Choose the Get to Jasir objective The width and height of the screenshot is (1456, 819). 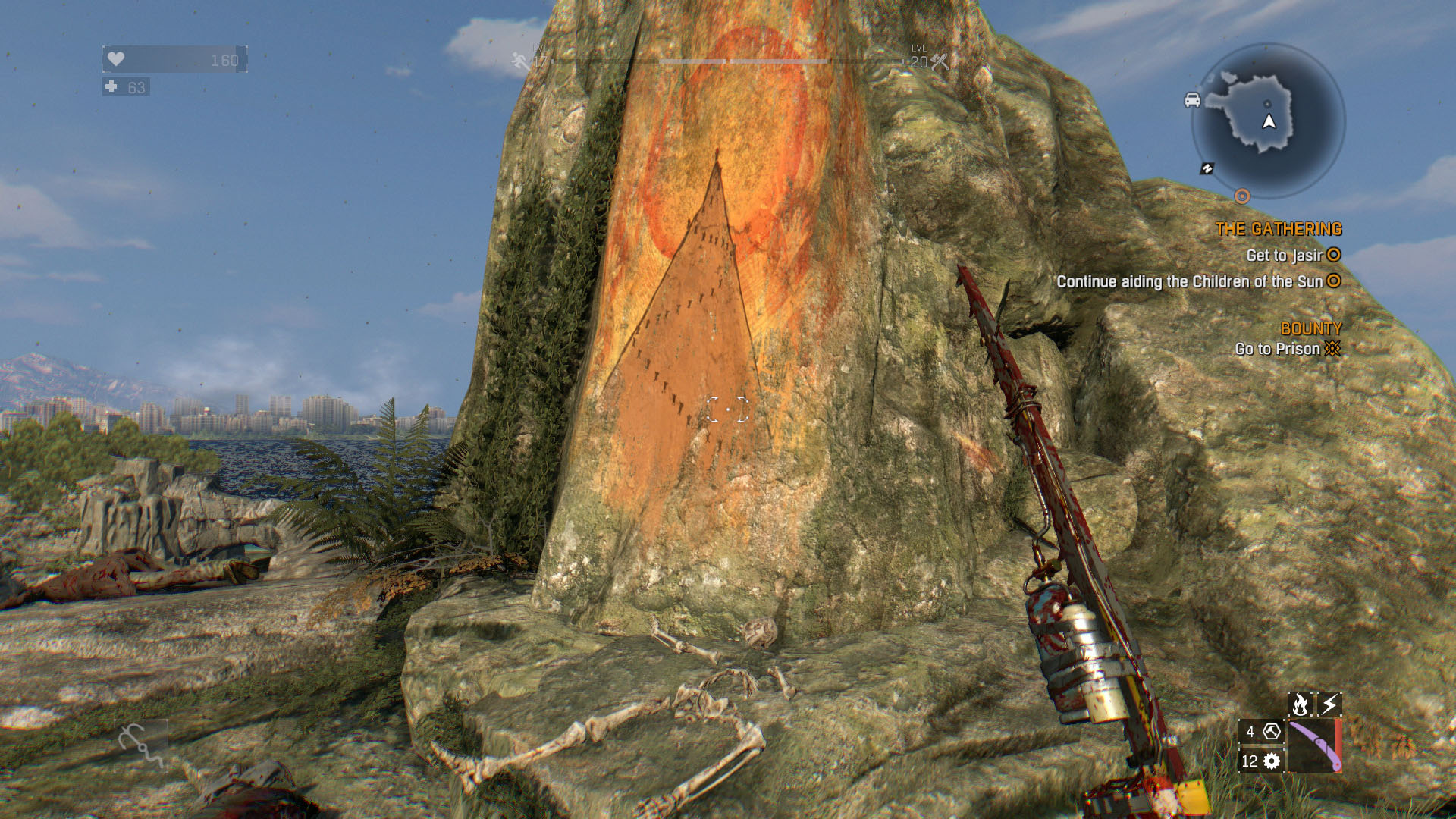[1285, 256]
